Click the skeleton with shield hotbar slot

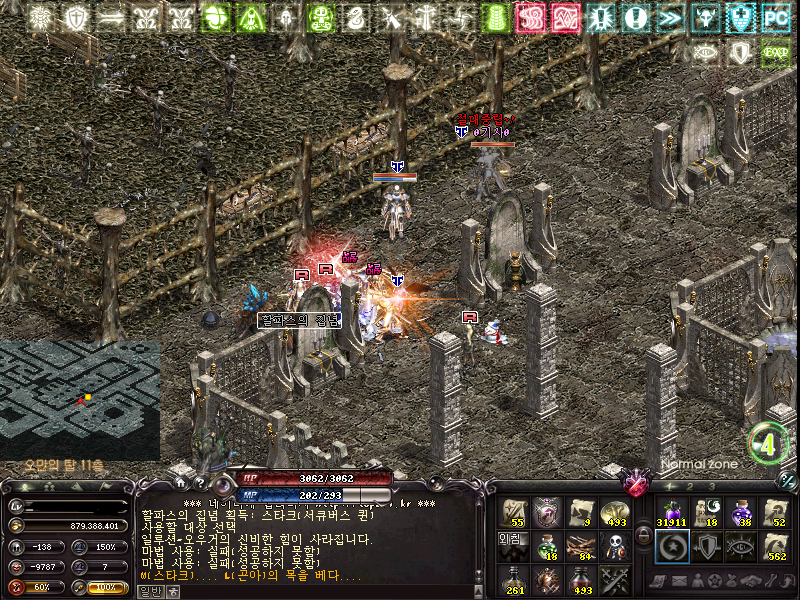(615, 545)
